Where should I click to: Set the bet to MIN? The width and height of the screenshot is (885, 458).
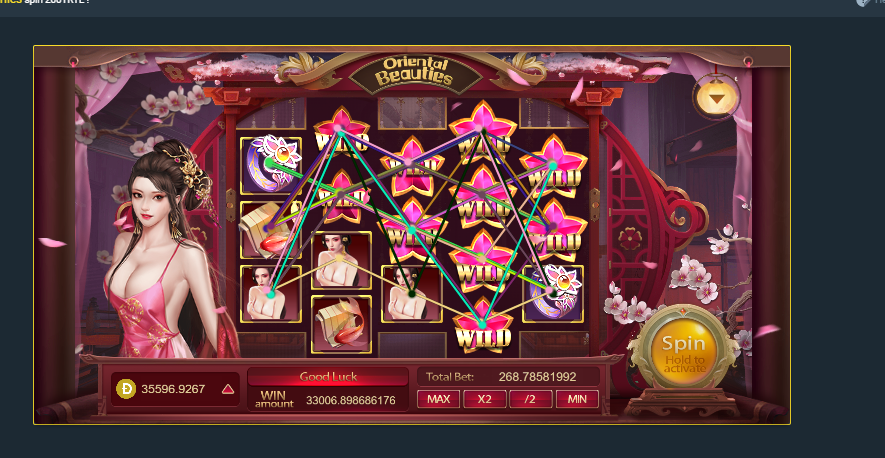click(x=577, y=399)
